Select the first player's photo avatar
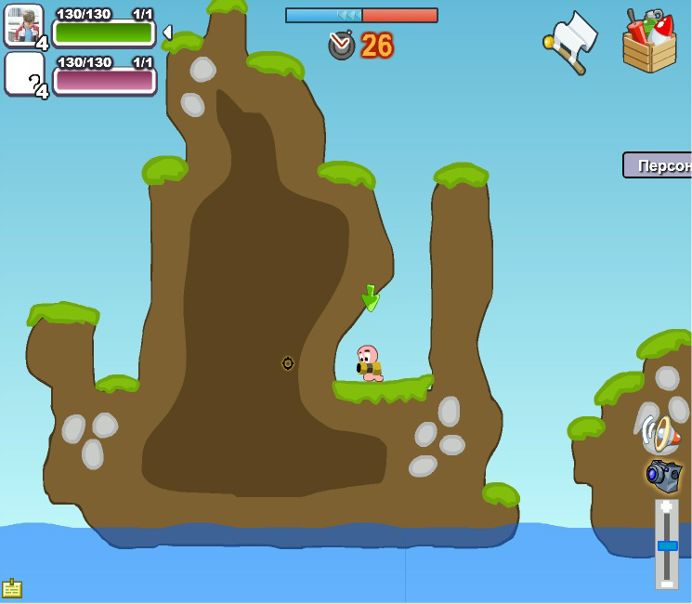Viewport: 692px width, 604px height. pyautogui.click(x=24, y=25)
